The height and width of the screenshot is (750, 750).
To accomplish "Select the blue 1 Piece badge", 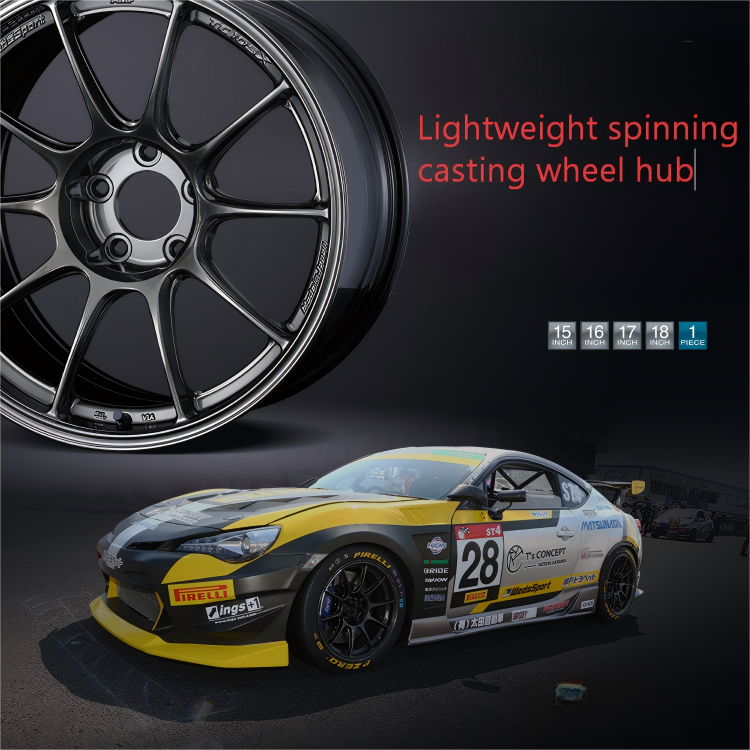I will pos(692,335).
